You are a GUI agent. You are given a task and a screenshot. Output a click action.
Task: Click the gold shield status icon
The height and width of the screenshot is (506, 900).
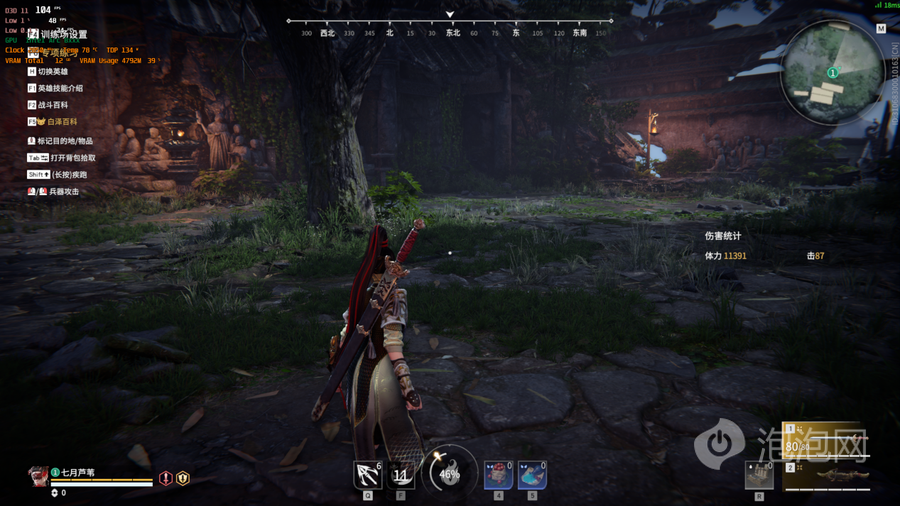(183, 479)
